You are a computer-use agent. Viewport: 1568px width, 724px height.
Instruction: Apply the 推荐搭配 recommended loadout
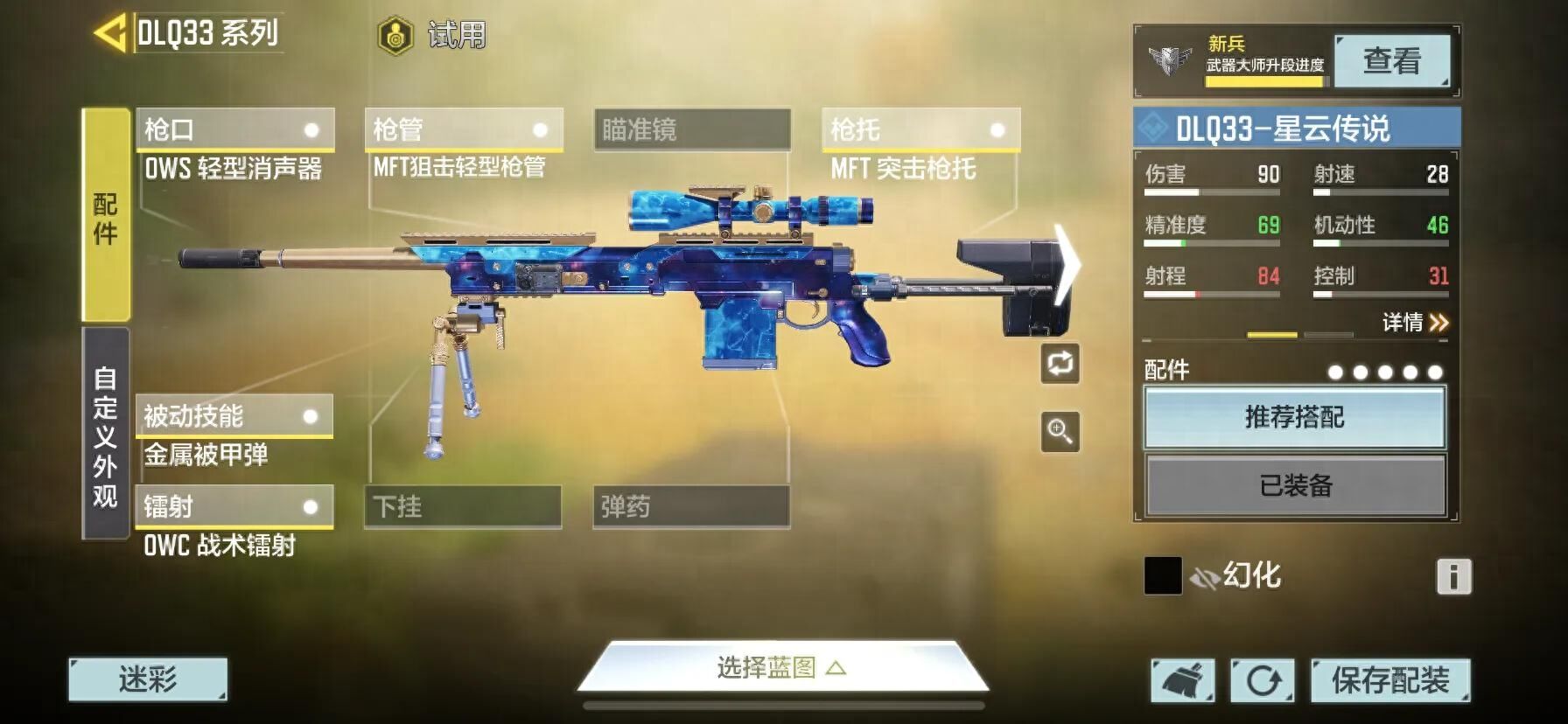[x=1294, y=418]
